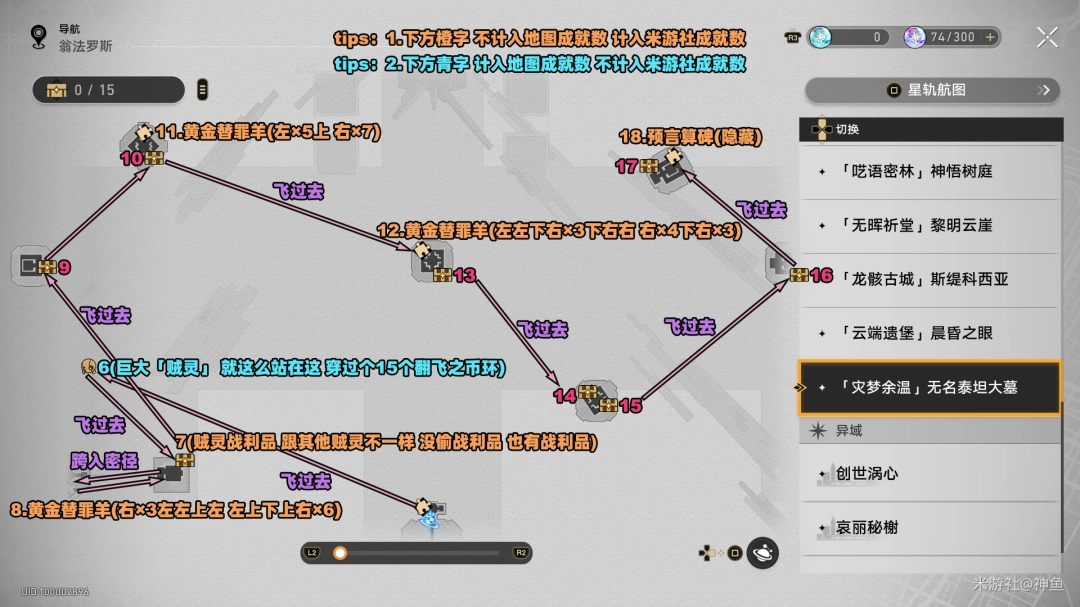1080x607 pixels.
Task: Open the list button beside the chest counter
Action: click(x=203, y=90)
